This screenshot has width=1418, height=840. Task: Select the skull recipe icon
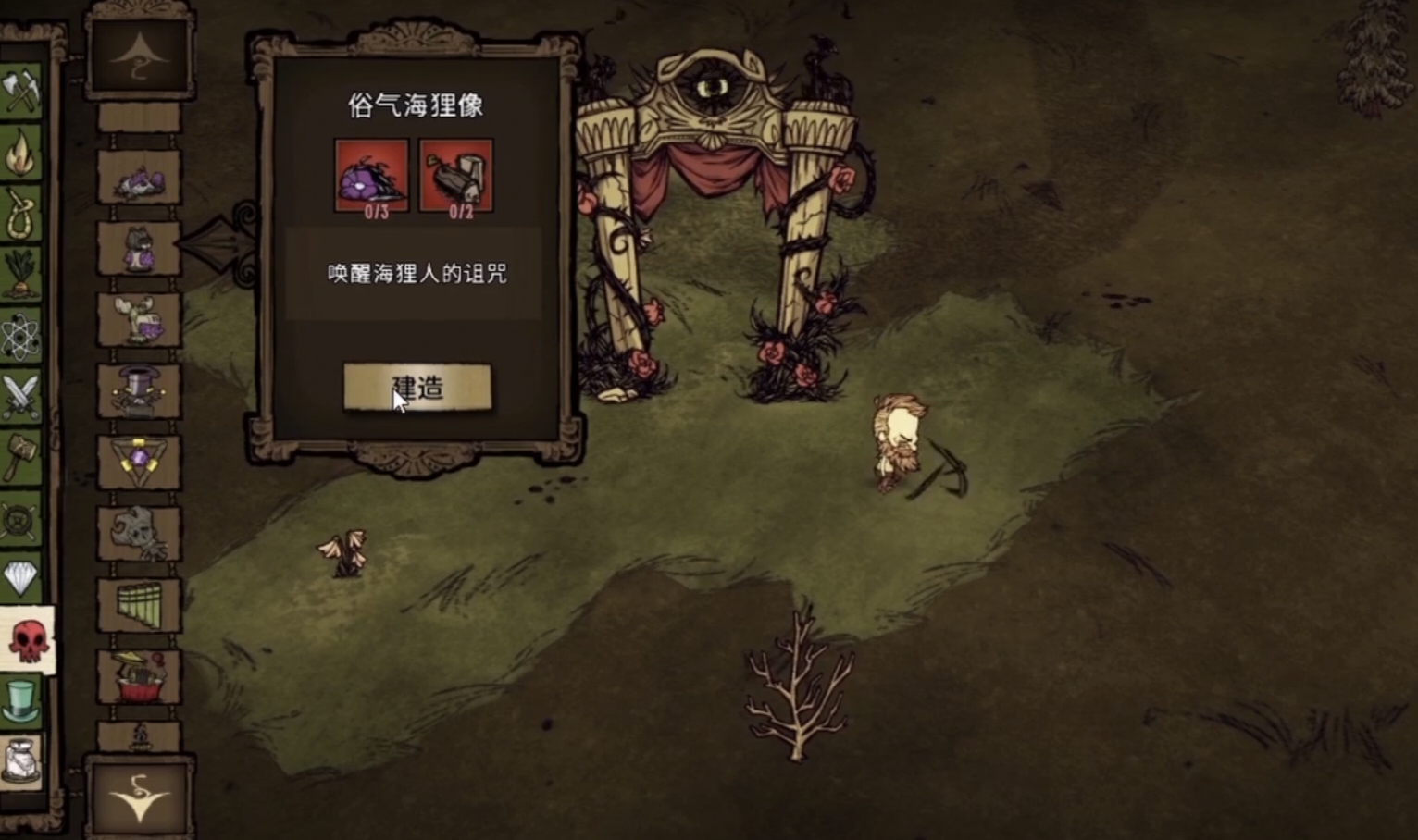tap(141, 529)
